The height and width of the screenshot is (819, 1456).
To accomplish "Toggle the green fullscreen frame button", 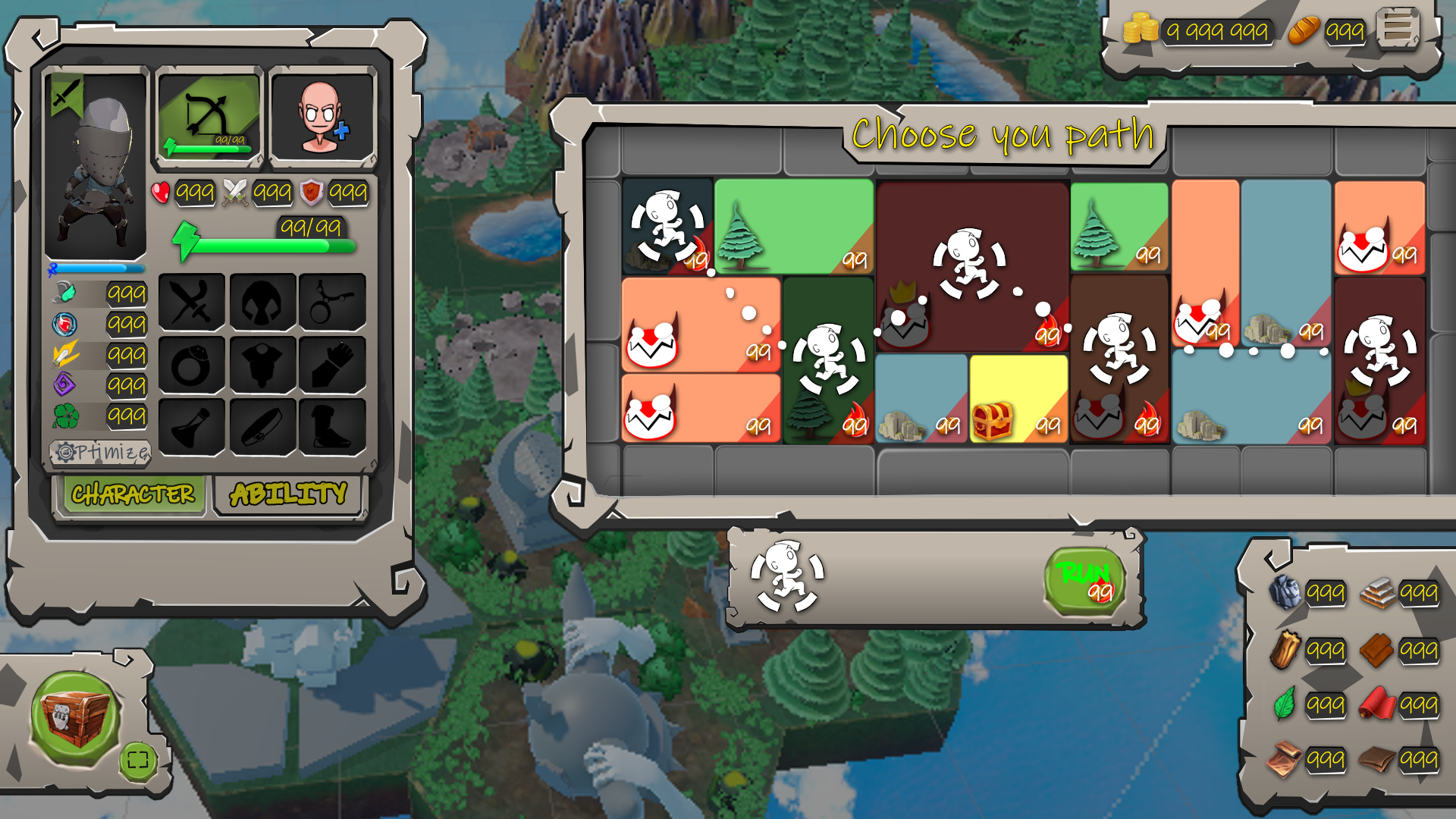I will (x=138, y=760).
